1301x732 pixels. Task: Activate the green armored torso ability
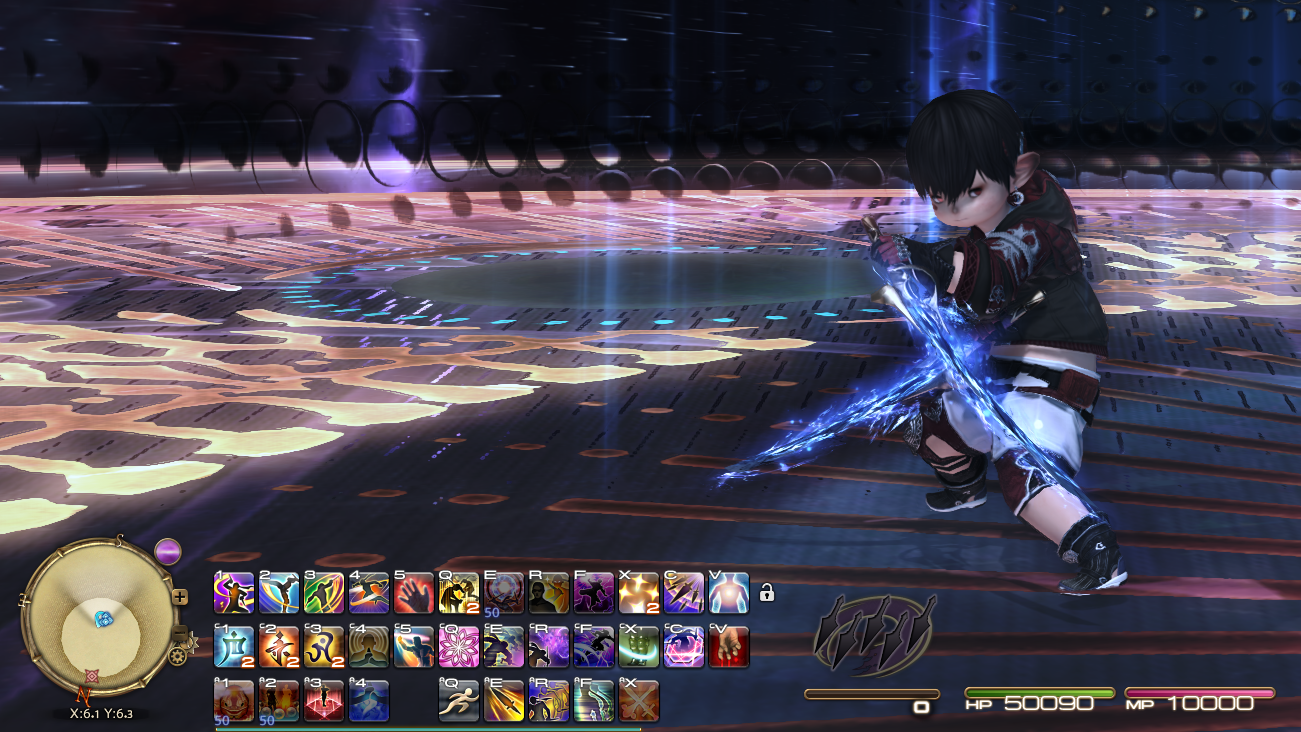(639, 647)
